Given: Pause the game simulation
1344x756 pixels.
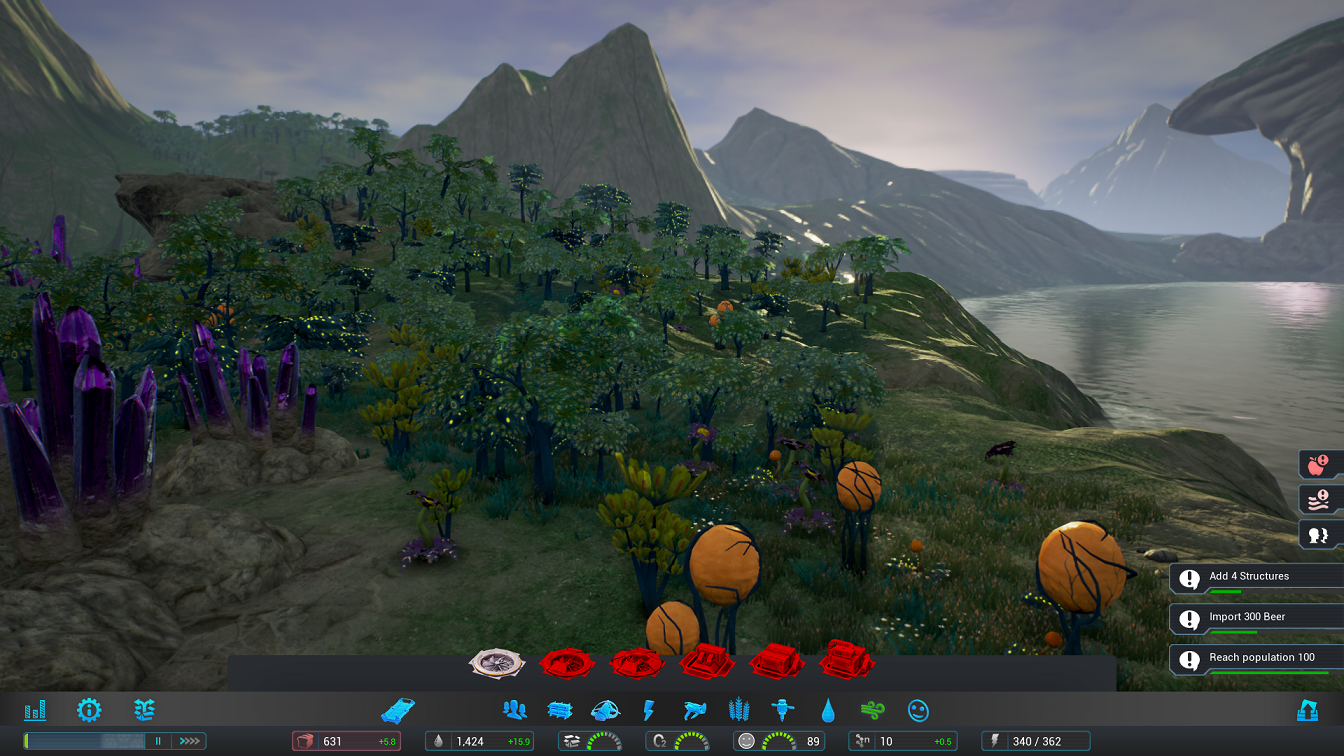Looking at the screenshot, I should pos(157,741).
